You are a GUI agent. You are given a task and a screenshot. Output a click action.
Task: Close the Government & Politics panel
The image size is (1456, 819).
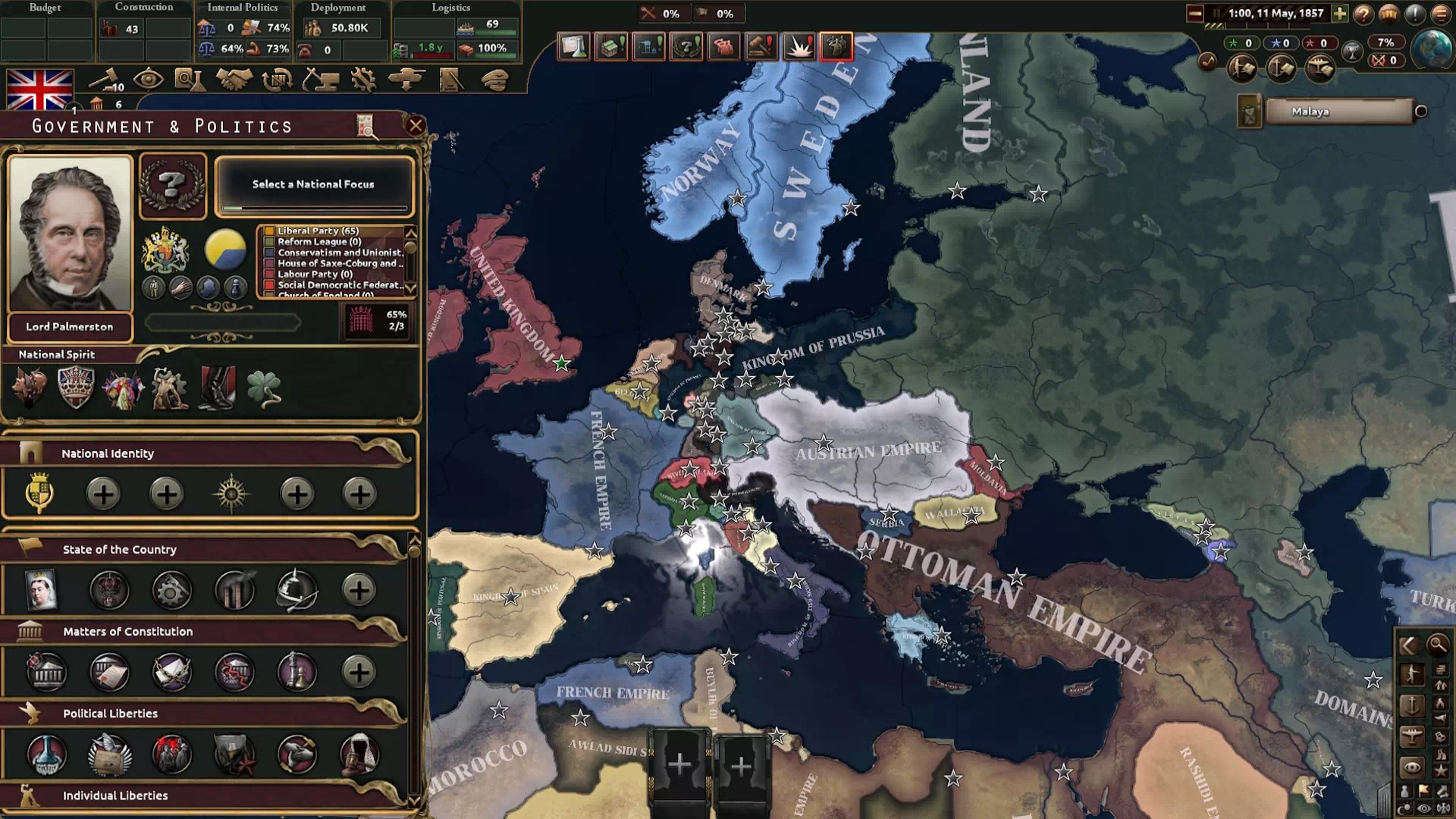(x=415, y=126)
